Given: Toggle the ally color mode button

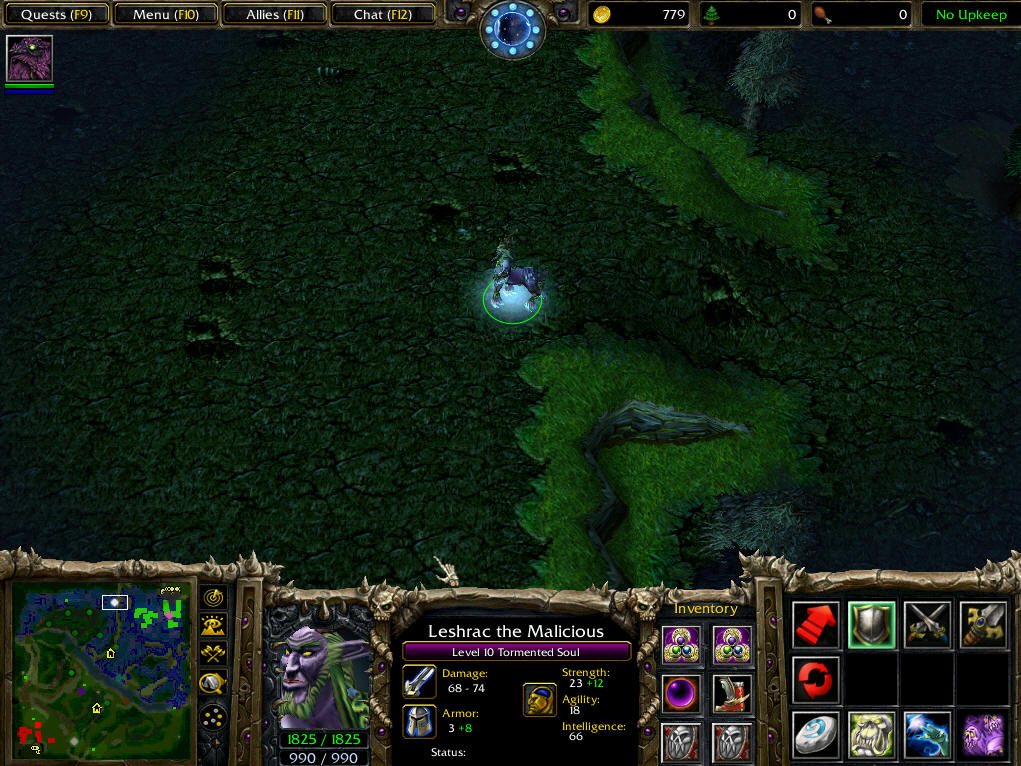Looking at the screenshot, I should 213,655.
